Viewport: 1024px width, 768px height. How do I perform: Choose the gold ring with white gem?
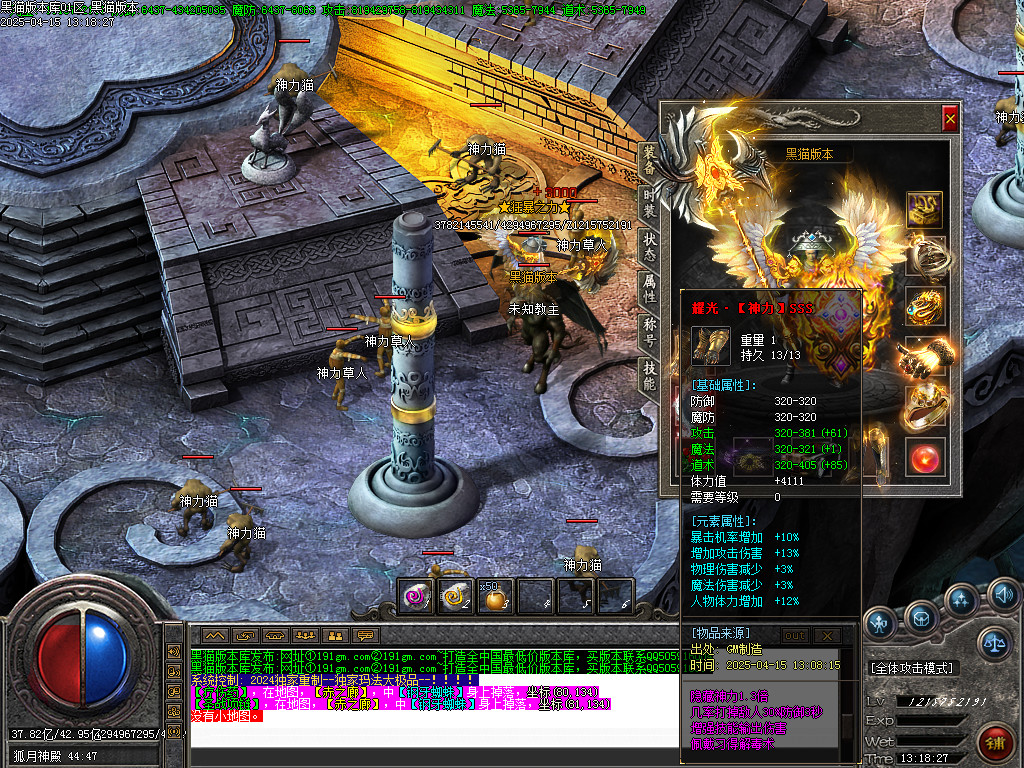pos(924,406)
